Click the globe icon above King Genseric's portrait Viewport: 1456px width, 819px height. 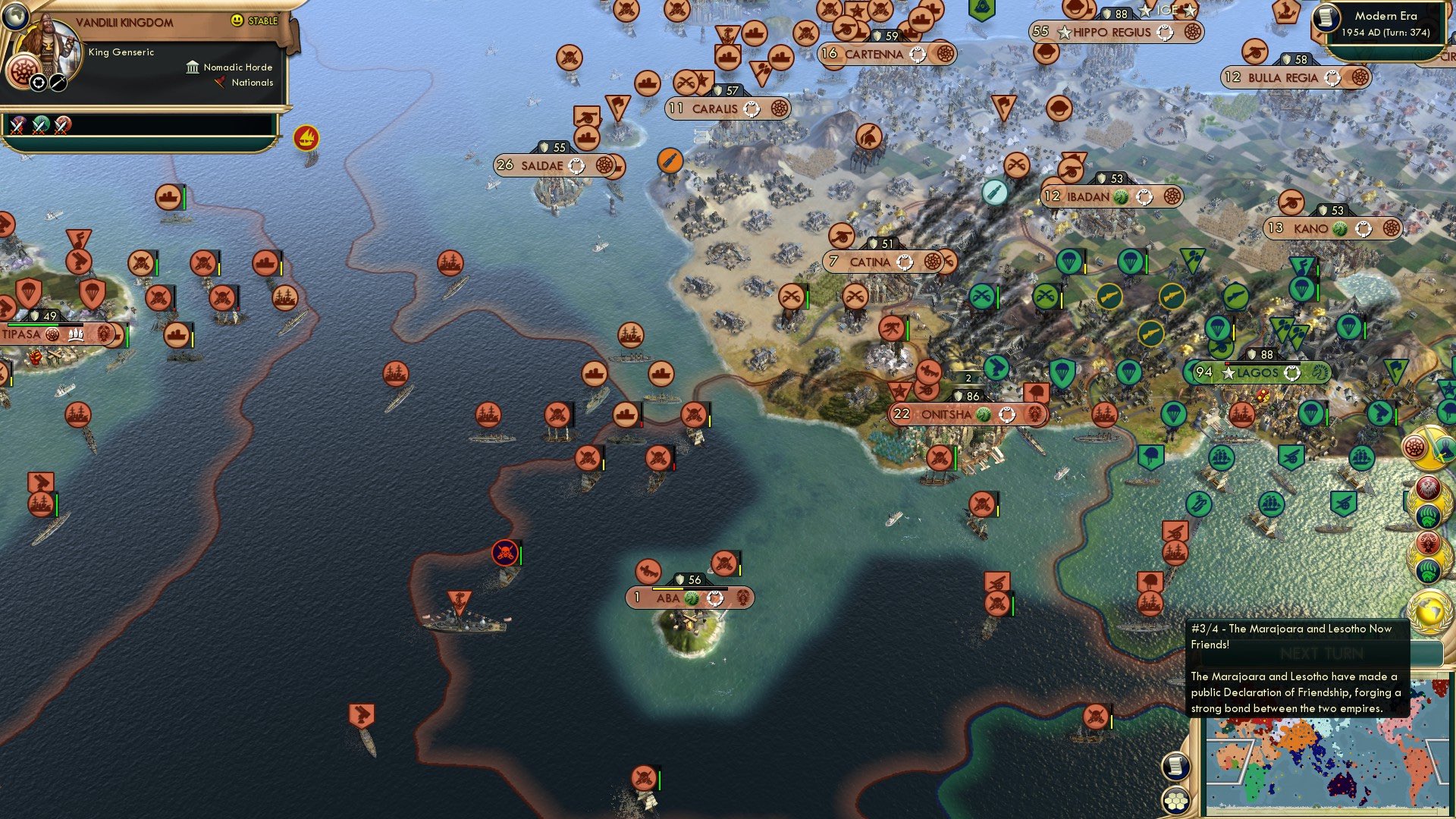pos(15,17)
